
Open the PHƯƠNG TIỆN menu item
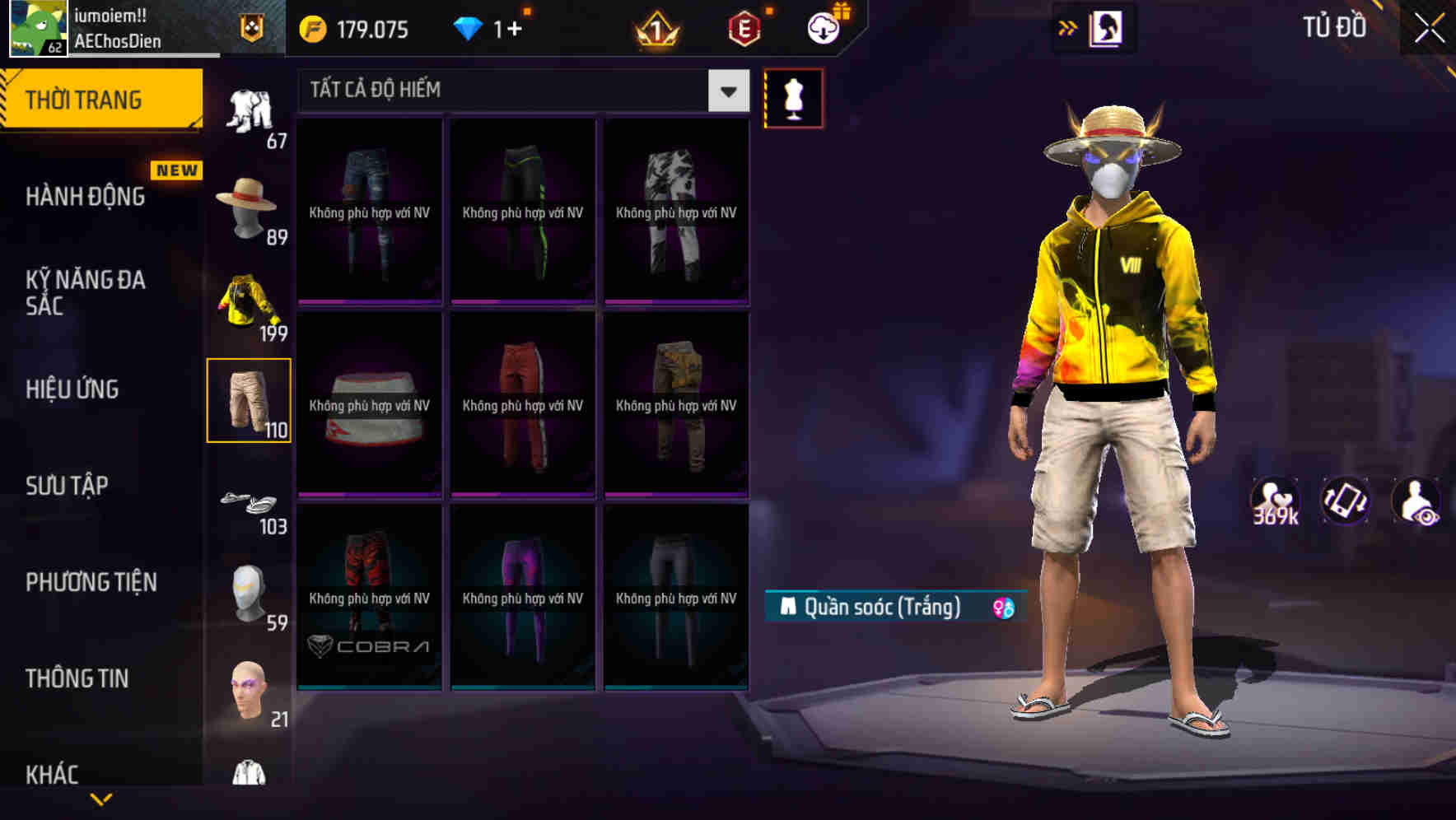pos(91,582)
